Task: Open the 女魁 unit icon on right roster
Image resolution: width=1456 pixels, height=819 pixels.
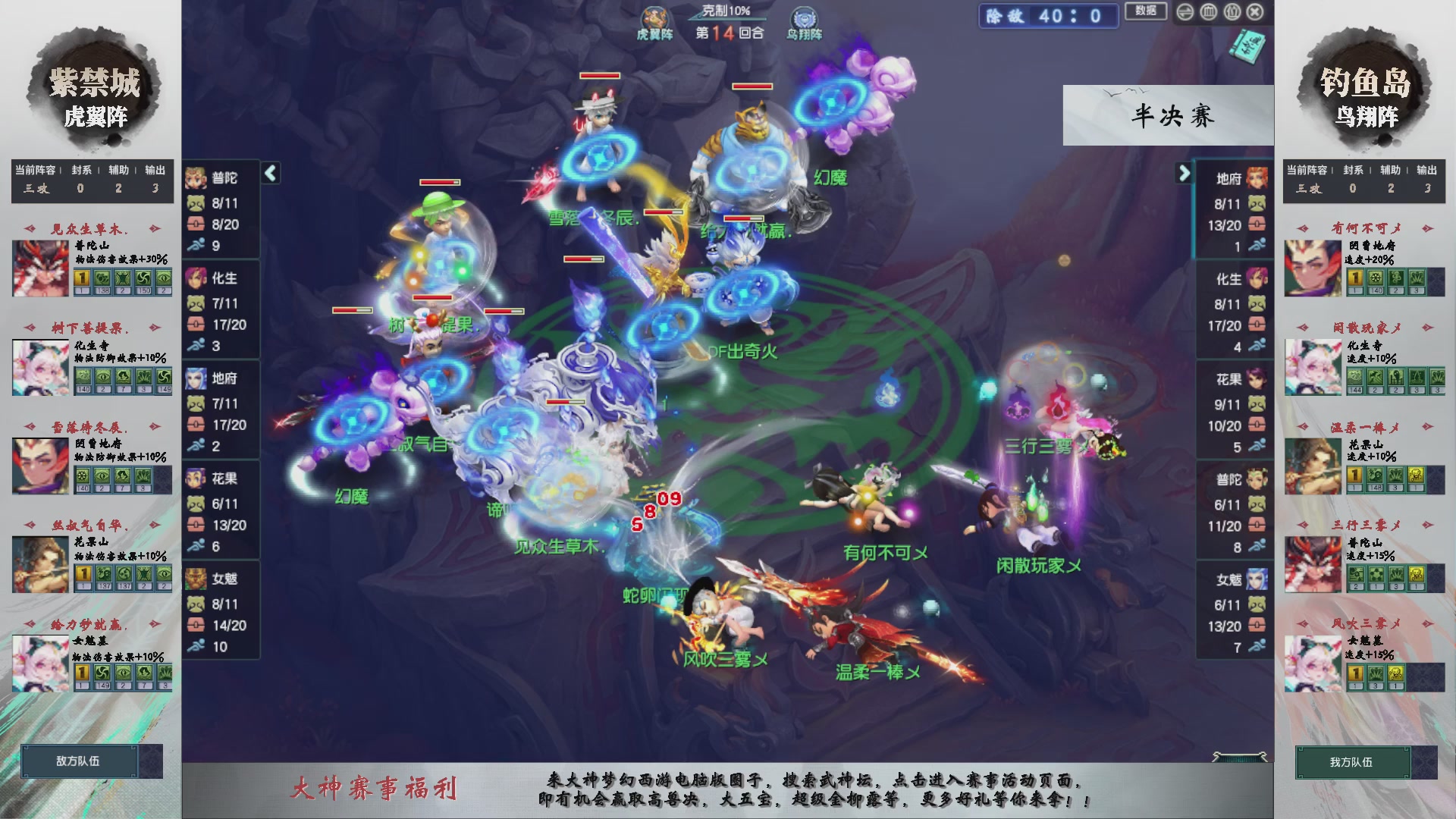Action: coord(1257,580)
